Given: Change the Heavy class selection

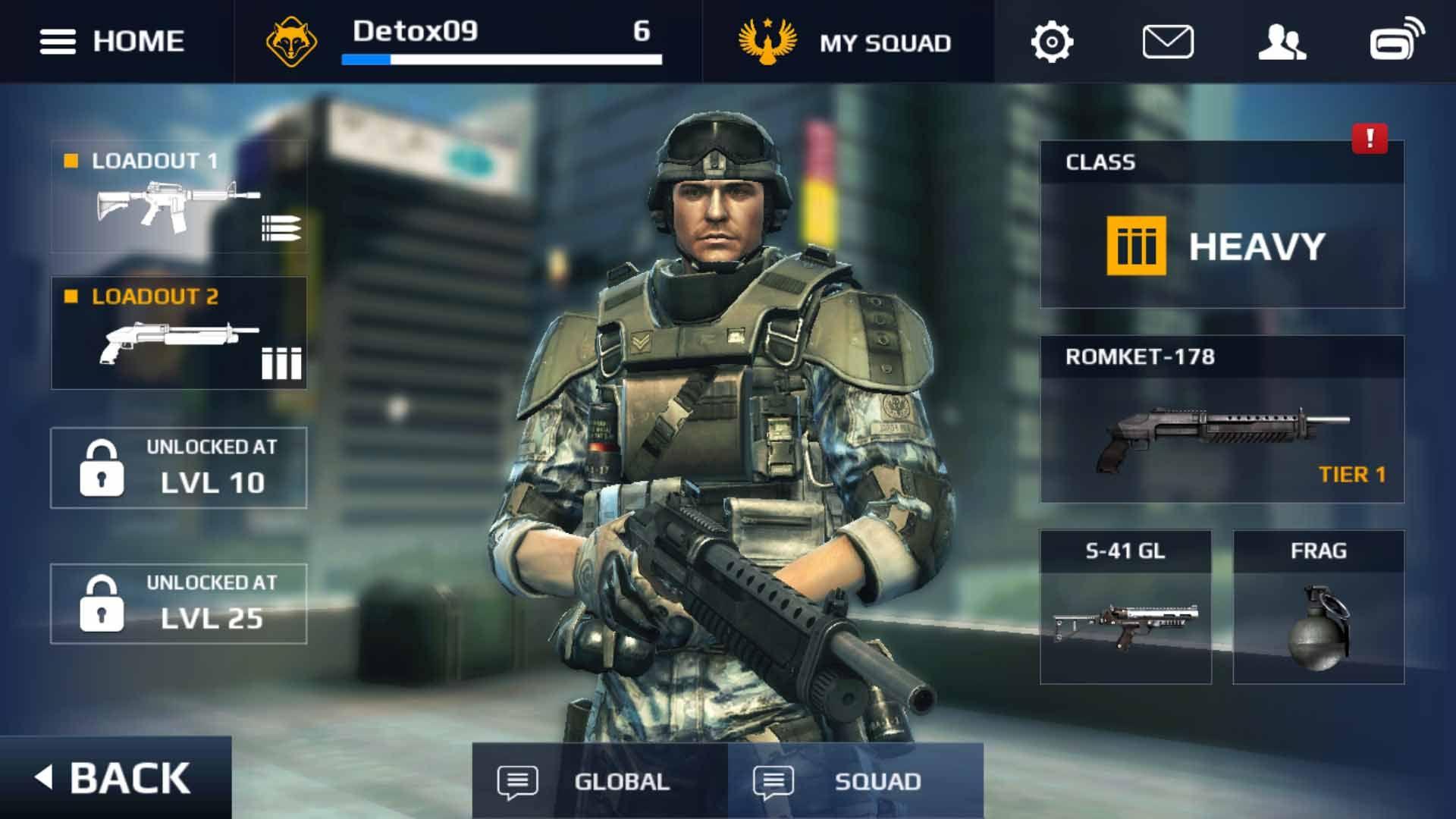Looking at the screenshot, I should (x=1221, y=244).
